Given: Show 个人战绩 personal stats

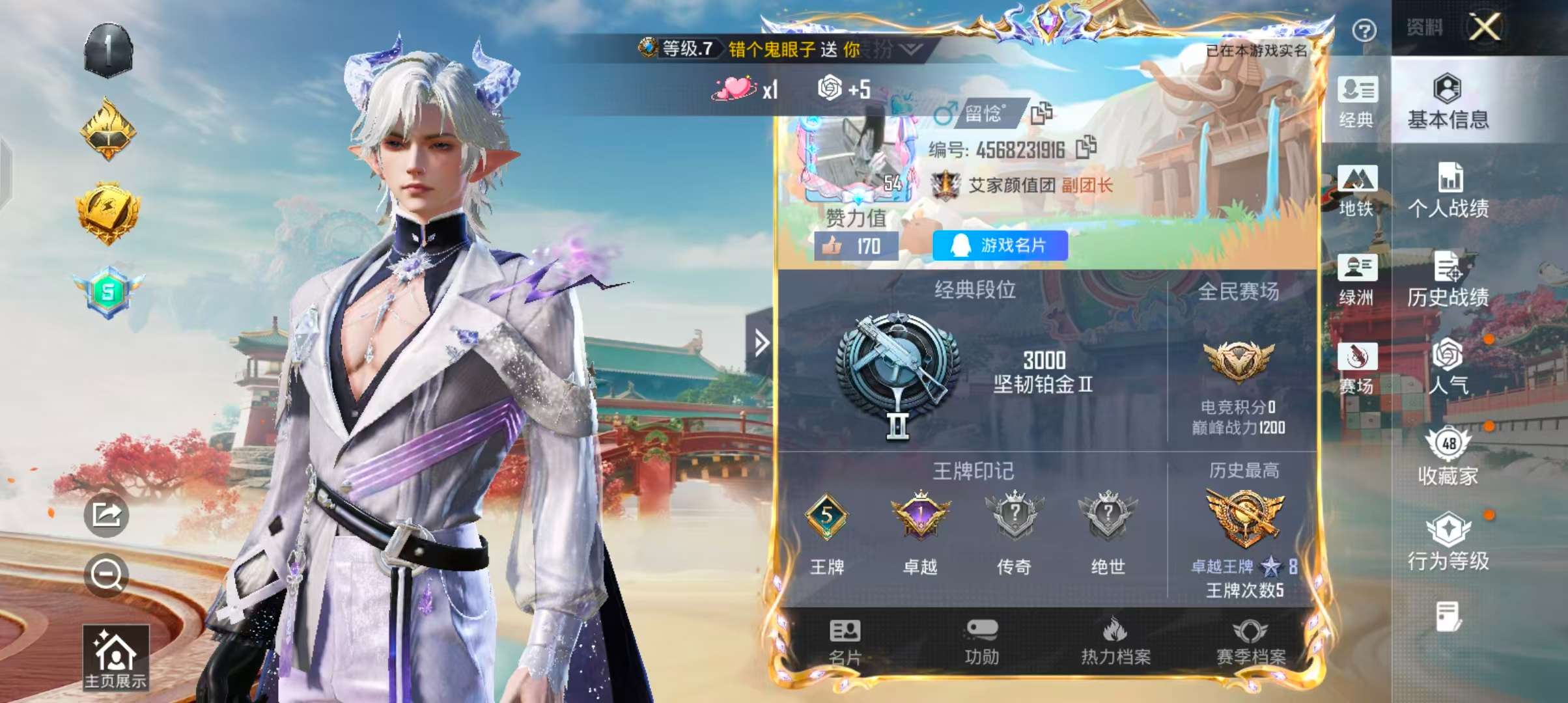Looking at the screenshot, I should tap(1448, 191).
